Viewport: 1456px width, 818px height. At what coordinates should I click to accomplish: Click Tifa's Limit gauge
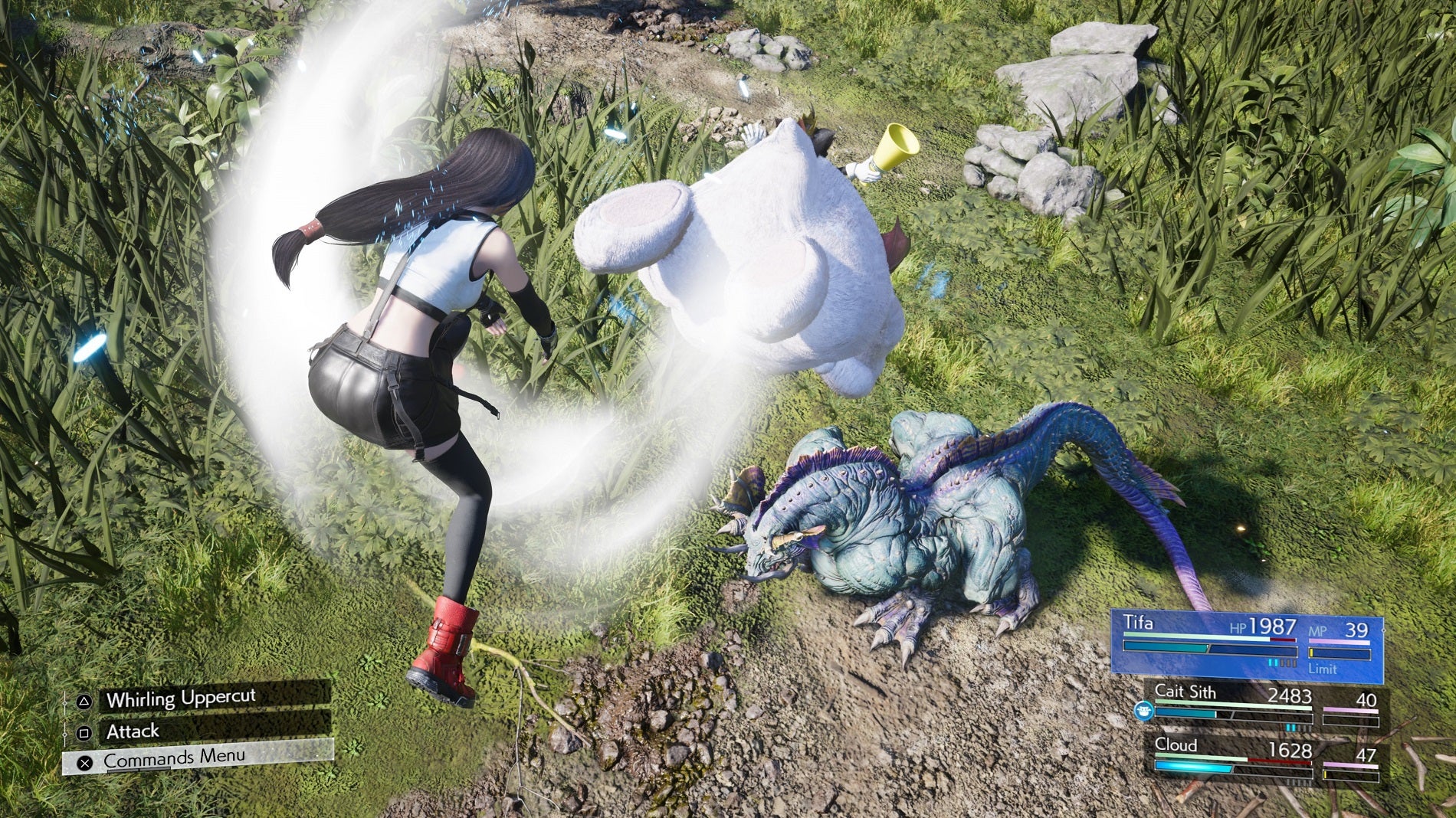[1340, 653]
